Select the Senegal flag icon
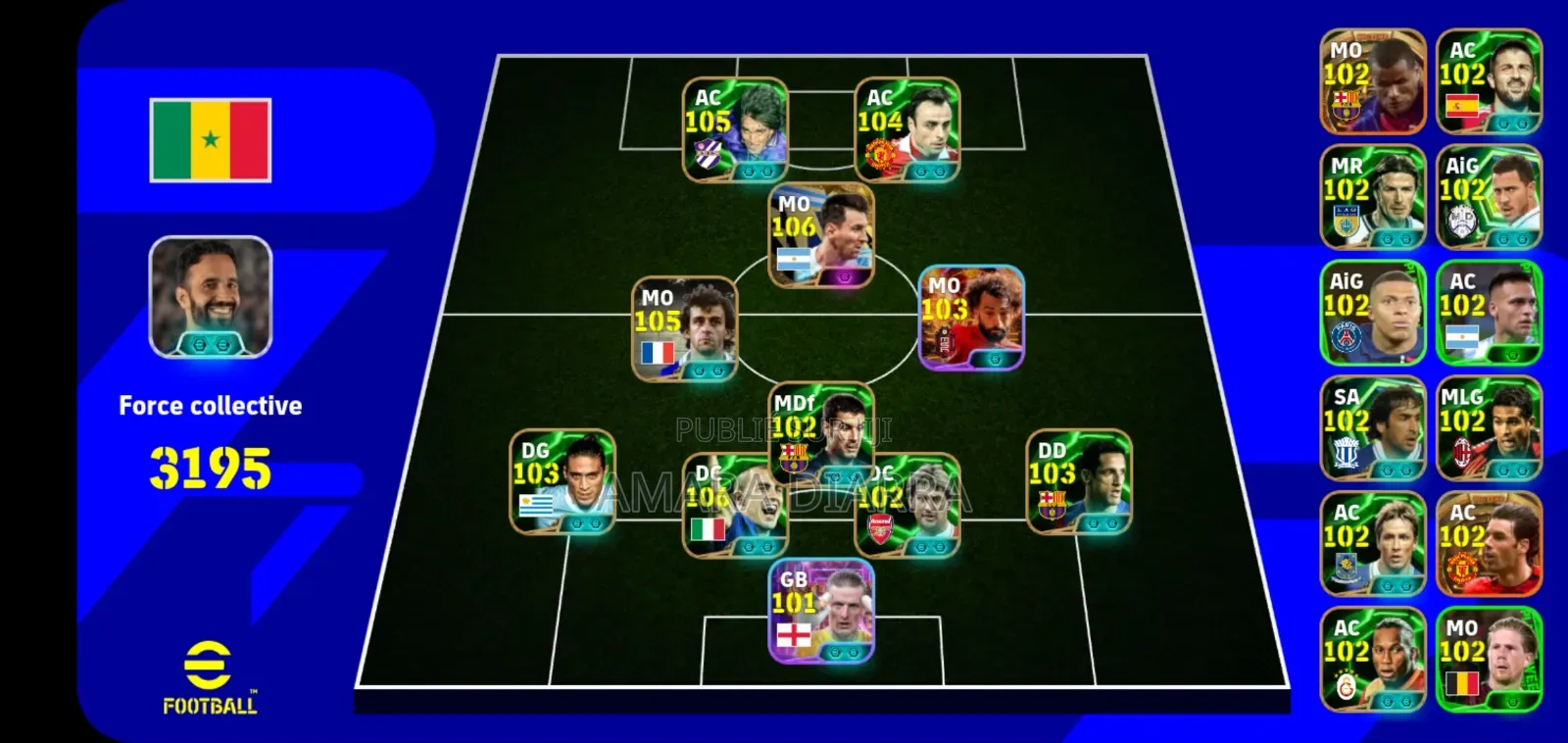 210,138
